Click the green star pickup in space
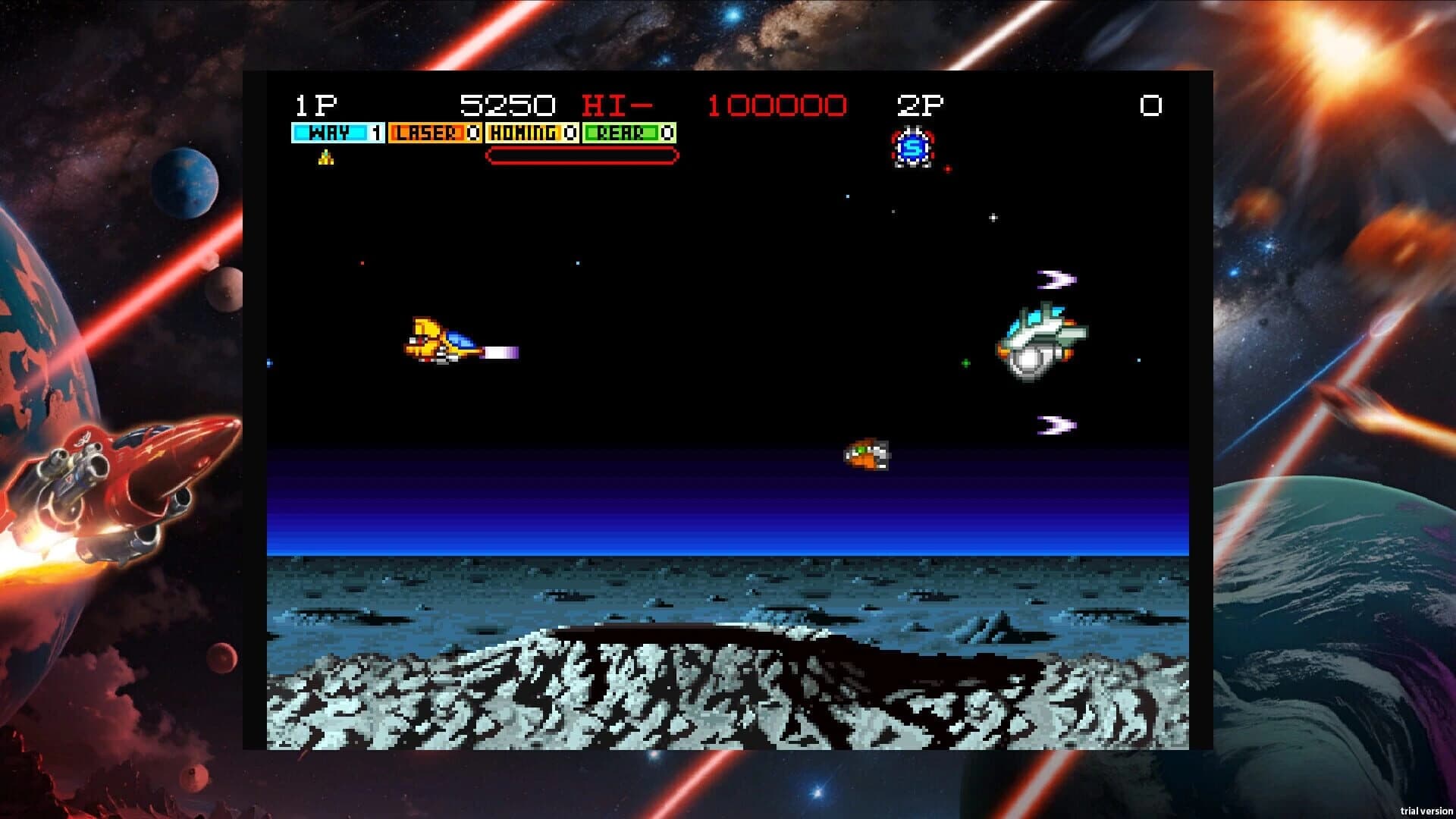 coord(965,362)
